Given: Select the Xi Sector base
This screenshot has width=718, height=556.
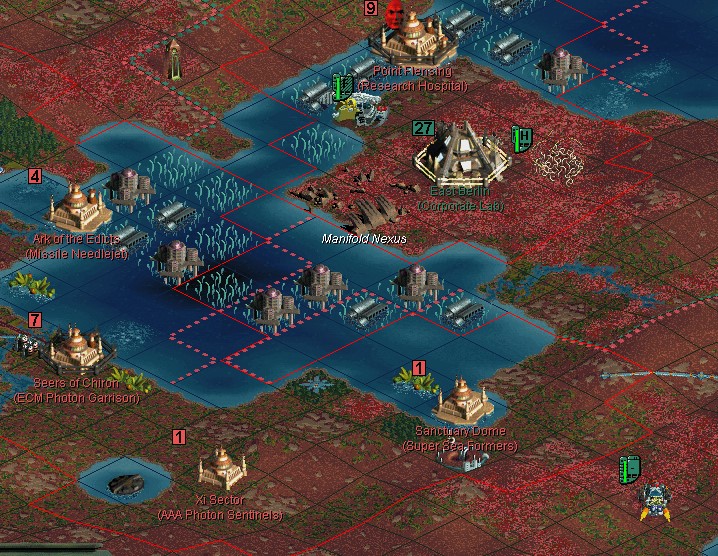Looking at the screenshot, I should tap(221, 467).
